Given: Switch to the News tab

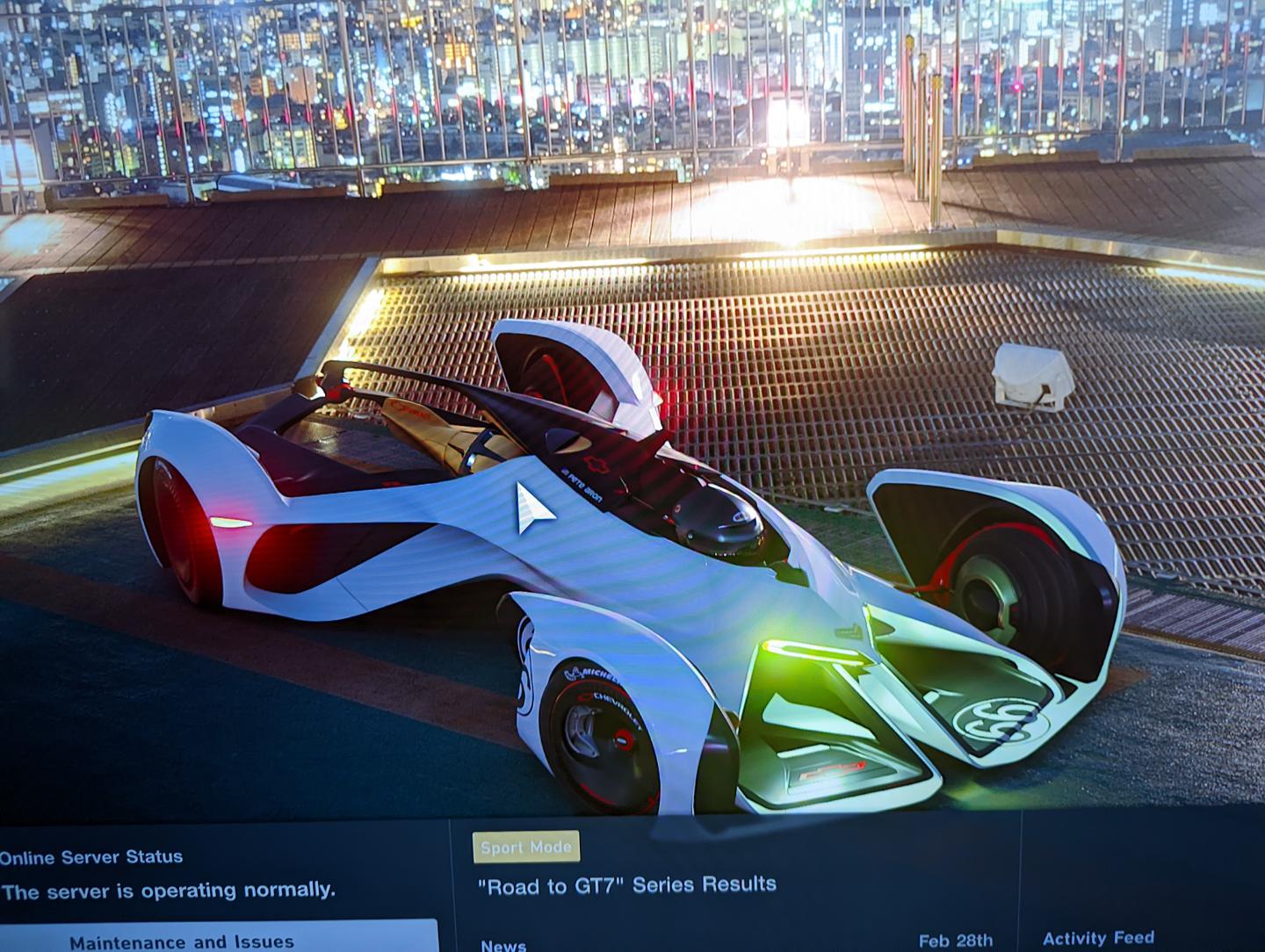Looking at the screenshot, I should (504, 946).
